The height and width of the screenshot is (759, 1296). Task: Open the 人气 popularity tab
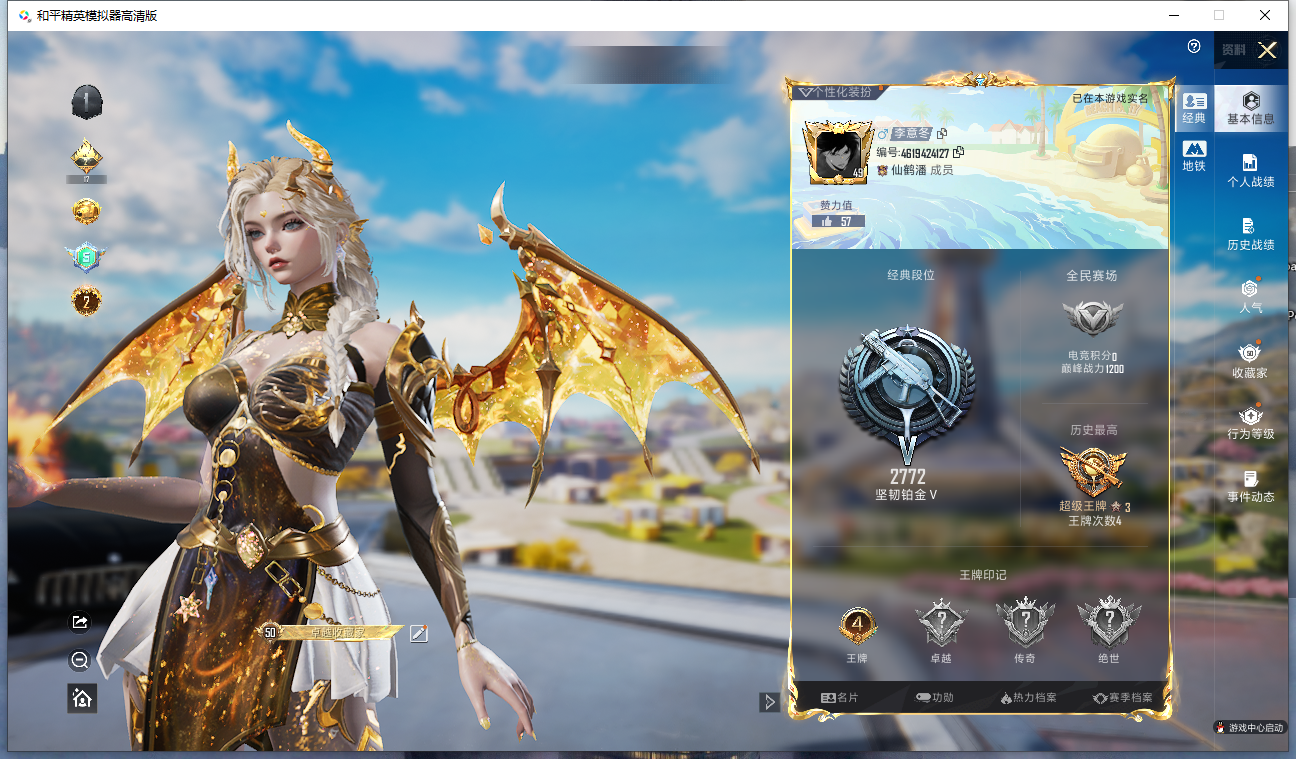point(1250,297)
